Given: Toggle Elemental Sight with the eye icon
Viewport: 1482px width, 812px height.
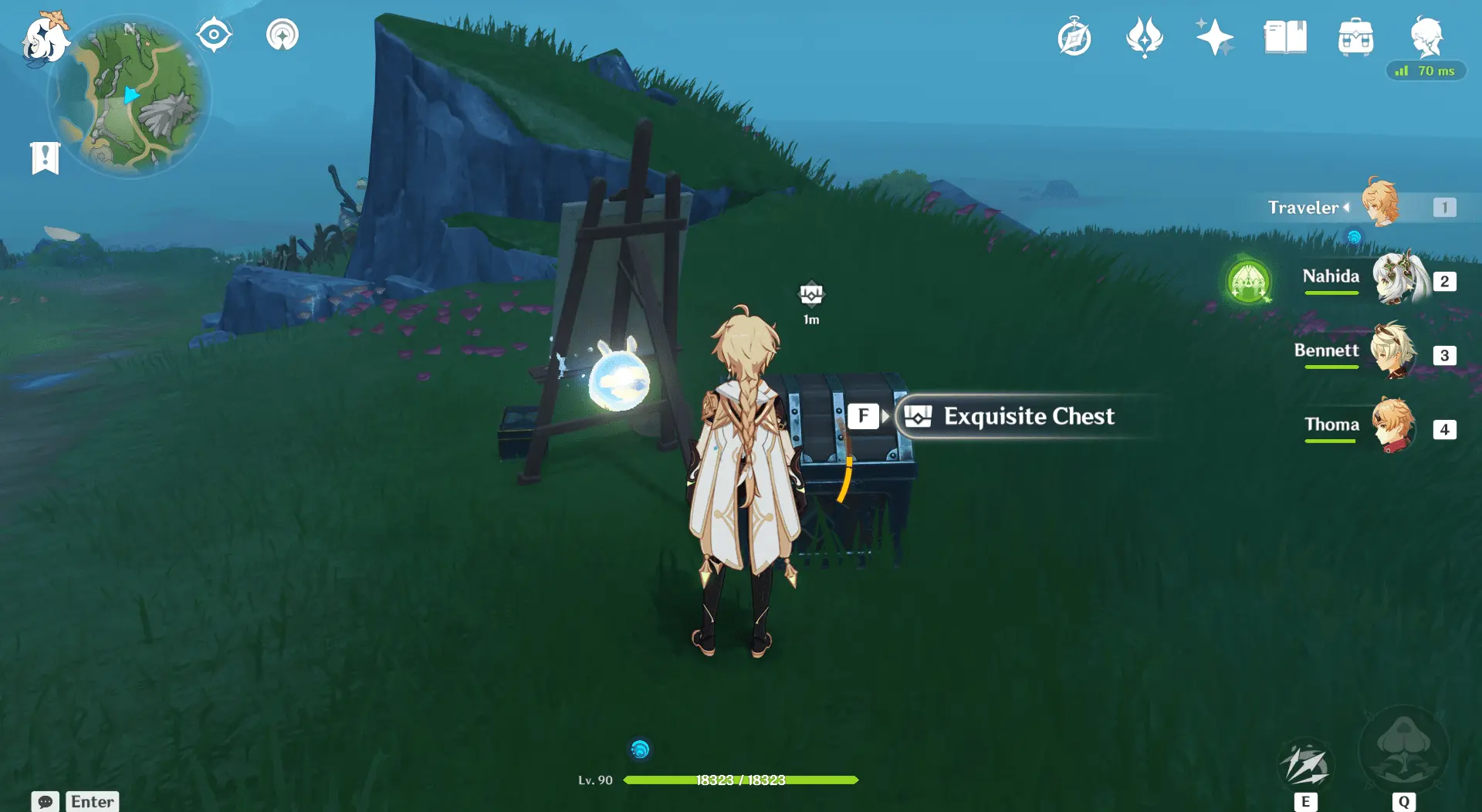Looking at the screenshot, I should click(x=213, y=33).
